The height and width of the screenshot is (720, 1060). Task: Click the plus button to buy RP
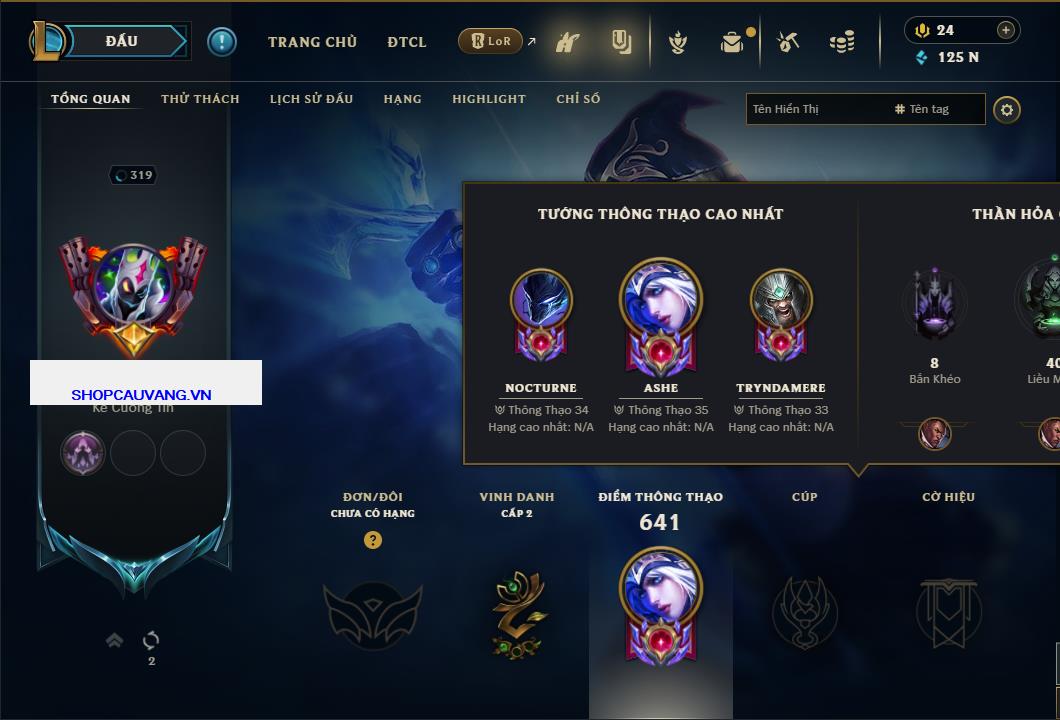click(x=1005, y=30)
